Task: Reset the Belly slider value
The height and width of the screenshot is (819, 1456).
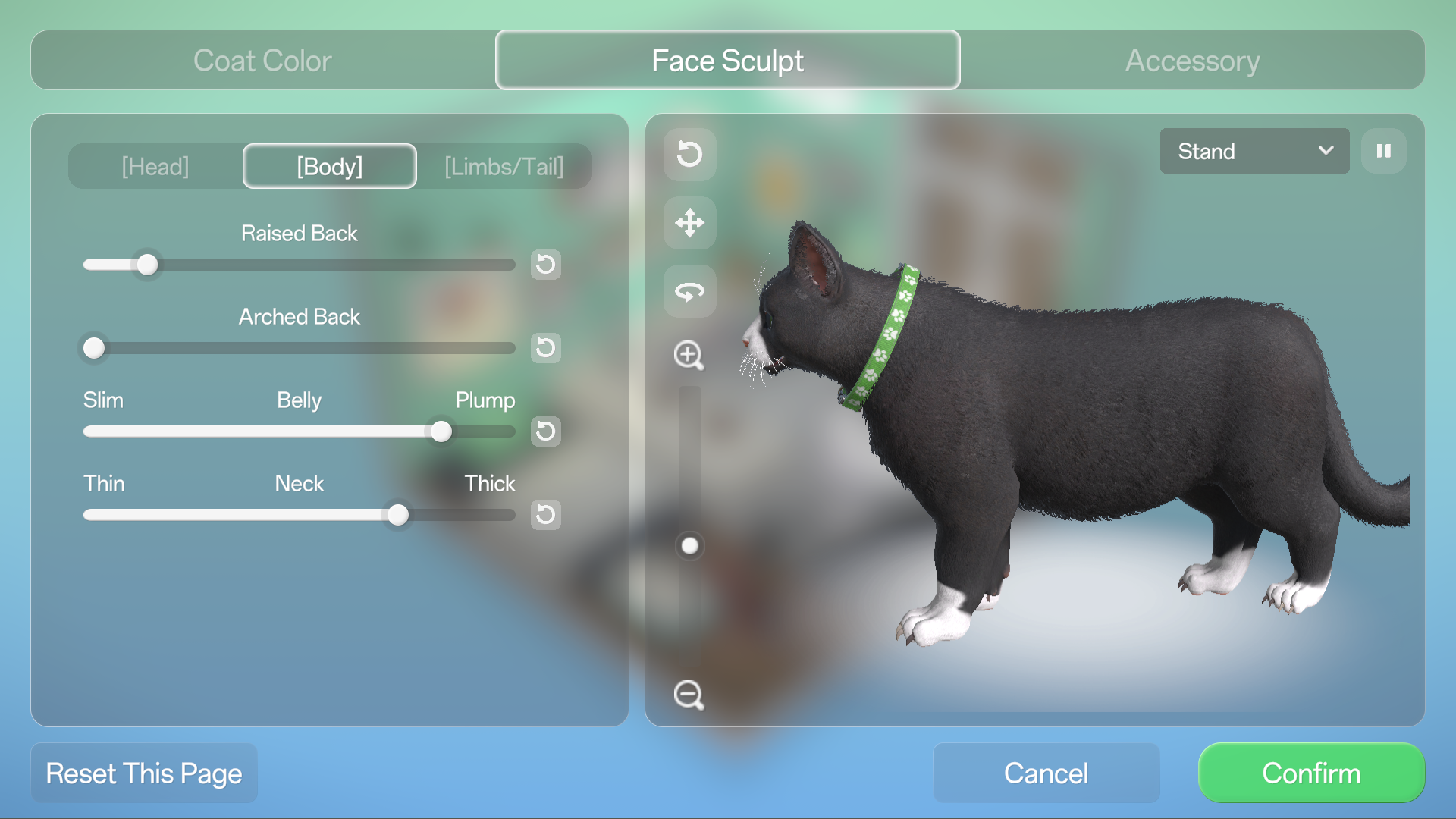Action: [545, 431]
